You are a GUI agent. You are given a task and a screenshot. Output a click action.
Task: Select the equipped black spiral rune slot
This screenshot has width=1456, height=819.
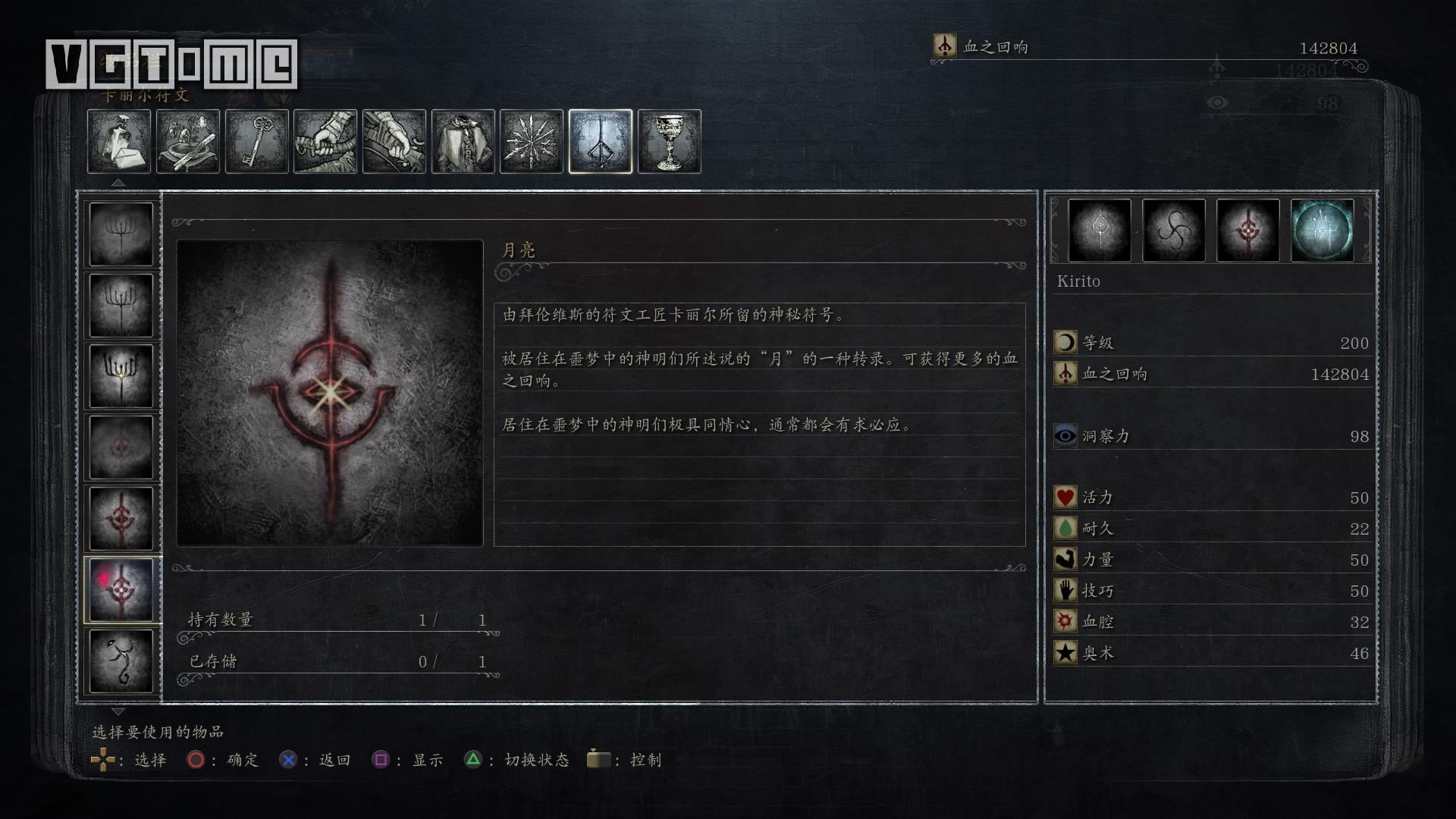pyautogui.click(x=1174, y=231)
